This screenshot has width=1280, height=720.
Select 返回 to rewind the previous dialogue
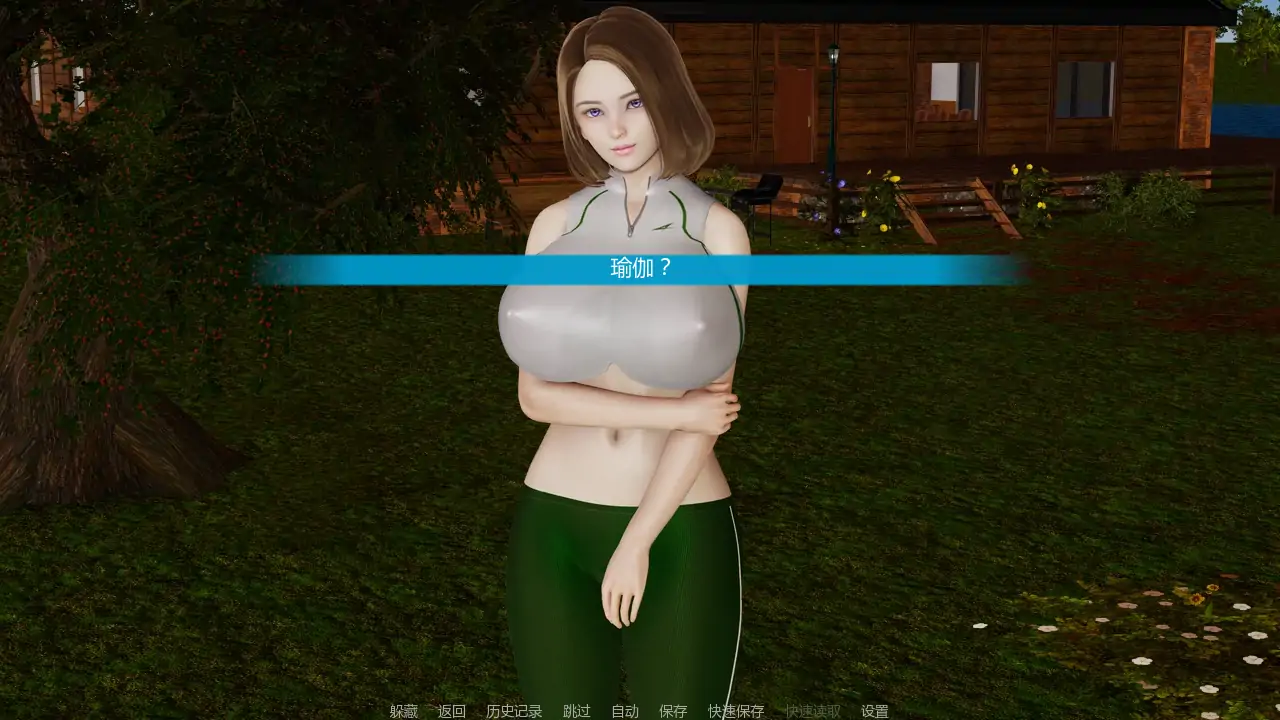point(452,711)
